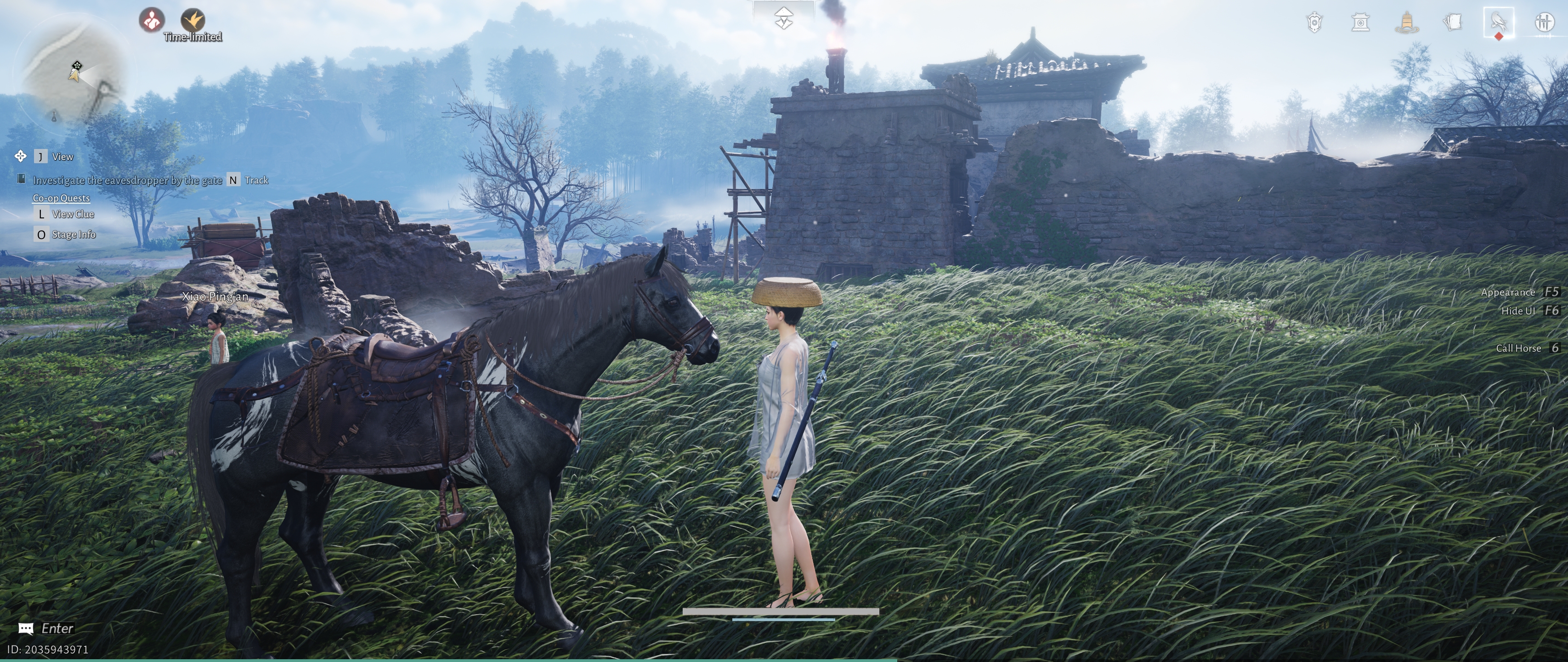Click the golden bell icon
Viewport: 1568px width, 662px height.
pos(1406,23)
